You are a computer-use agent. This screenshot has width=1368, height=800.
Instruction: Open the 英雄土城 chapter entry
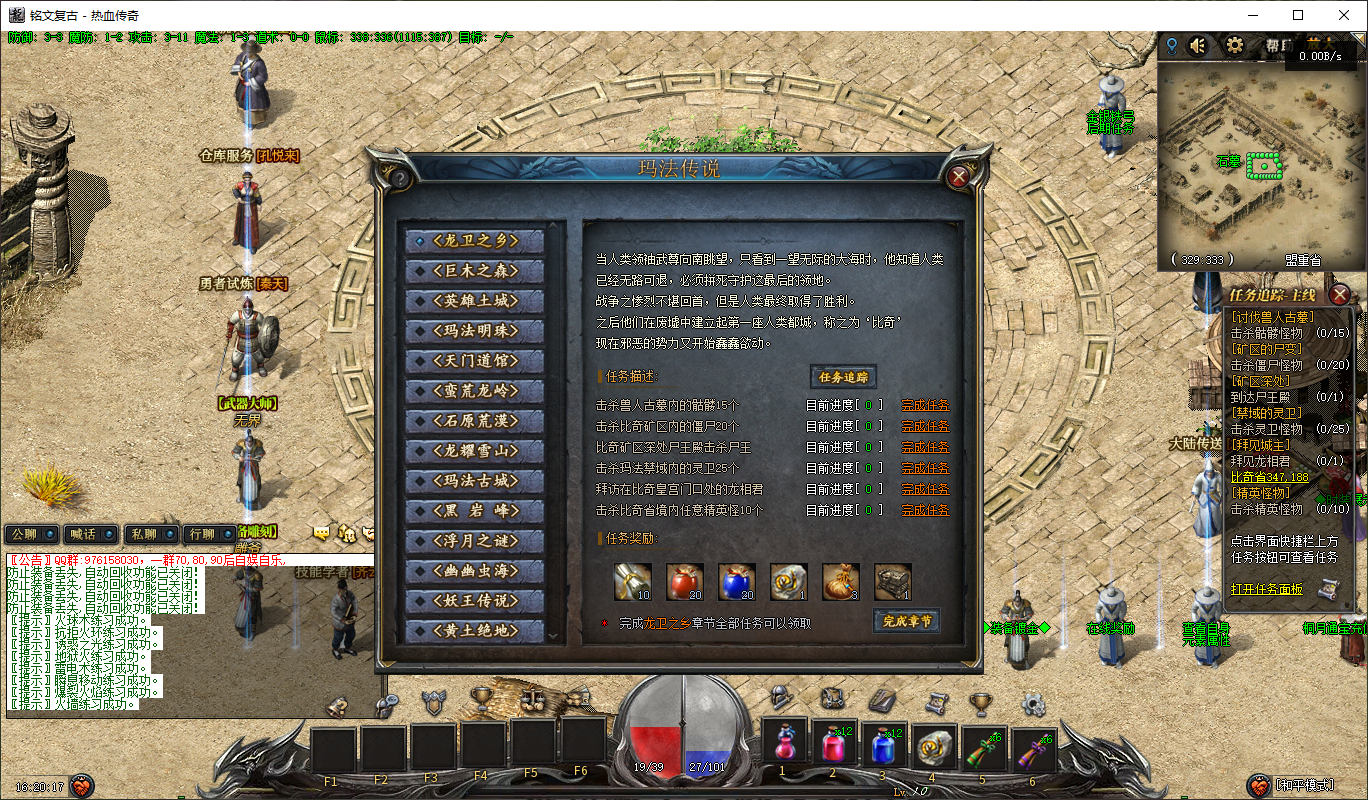[x=475, y=301]
